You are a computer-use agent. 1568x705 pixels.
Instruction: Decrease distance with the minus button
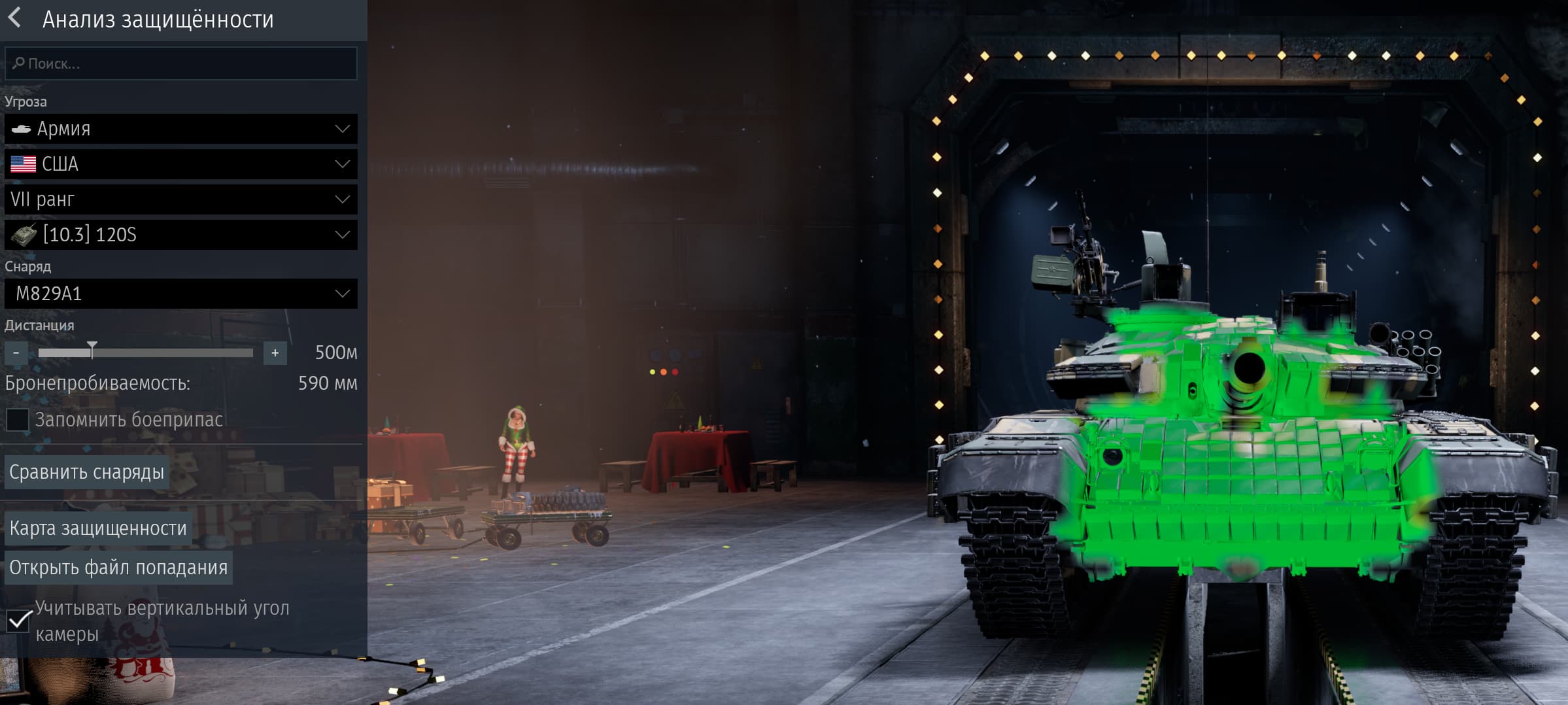[16, 353]
